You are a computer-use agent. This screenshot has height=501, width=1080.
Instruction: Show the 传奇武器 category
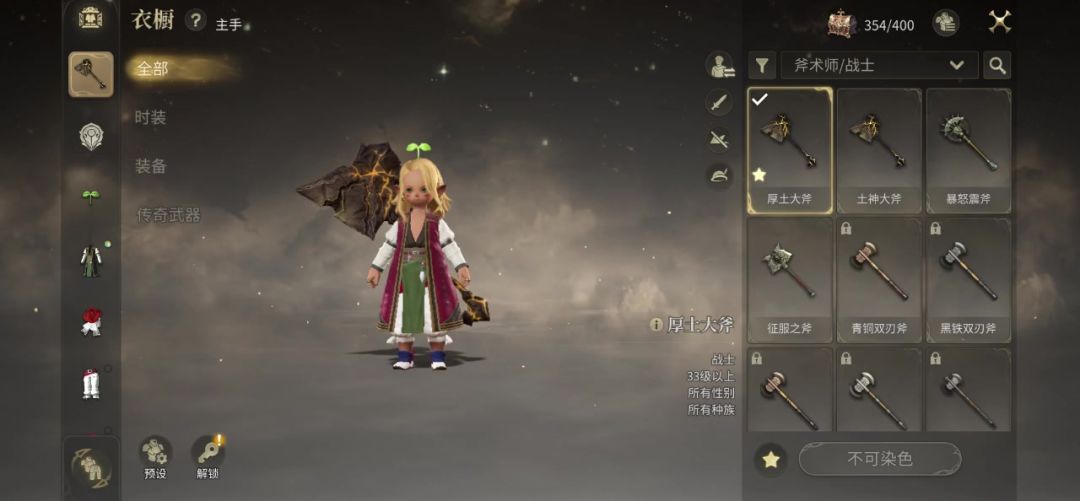(168, 215)
